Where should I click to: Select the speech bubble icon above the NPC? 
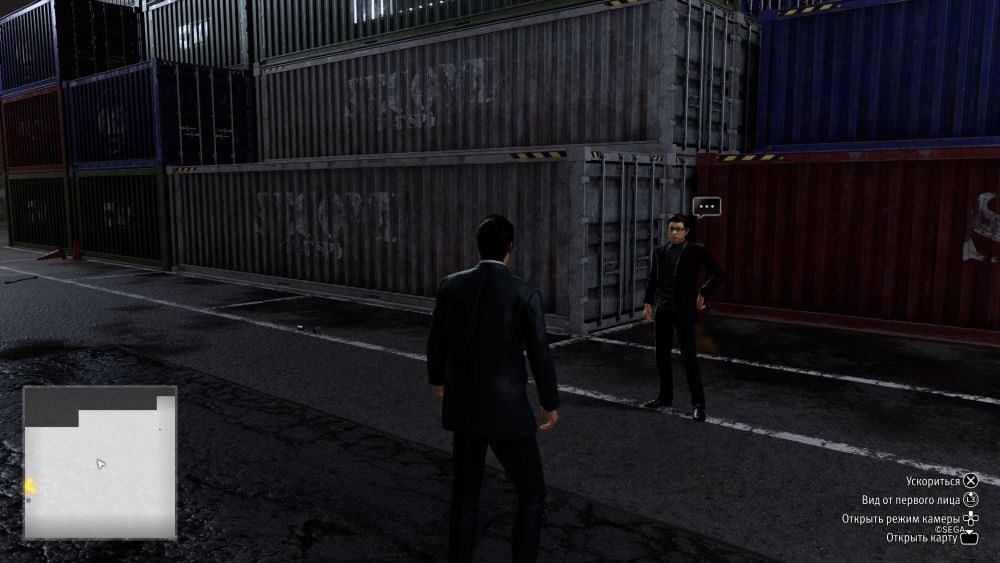pos(706,207)
